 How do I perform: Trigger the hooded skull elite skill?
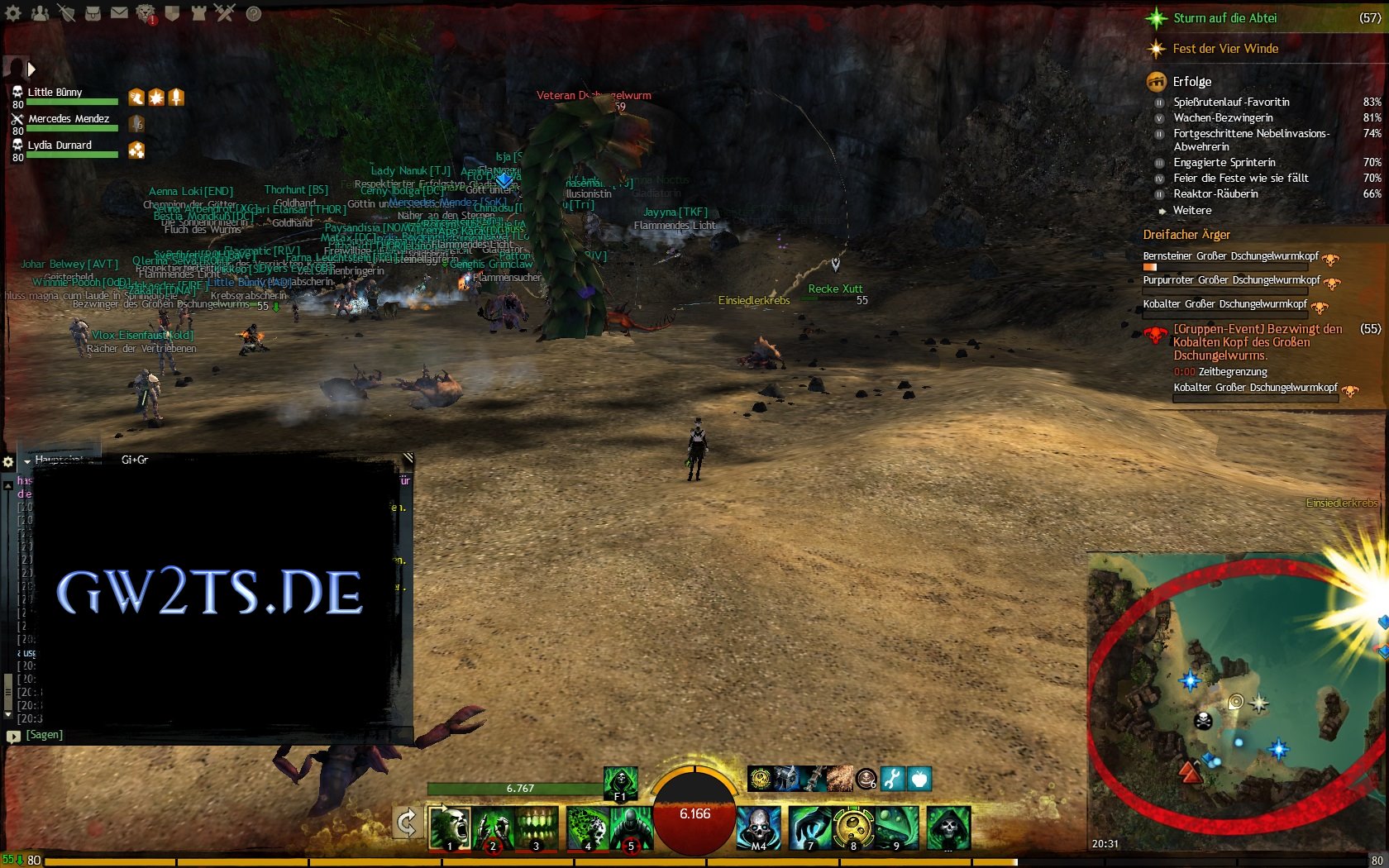coord(948,828)
